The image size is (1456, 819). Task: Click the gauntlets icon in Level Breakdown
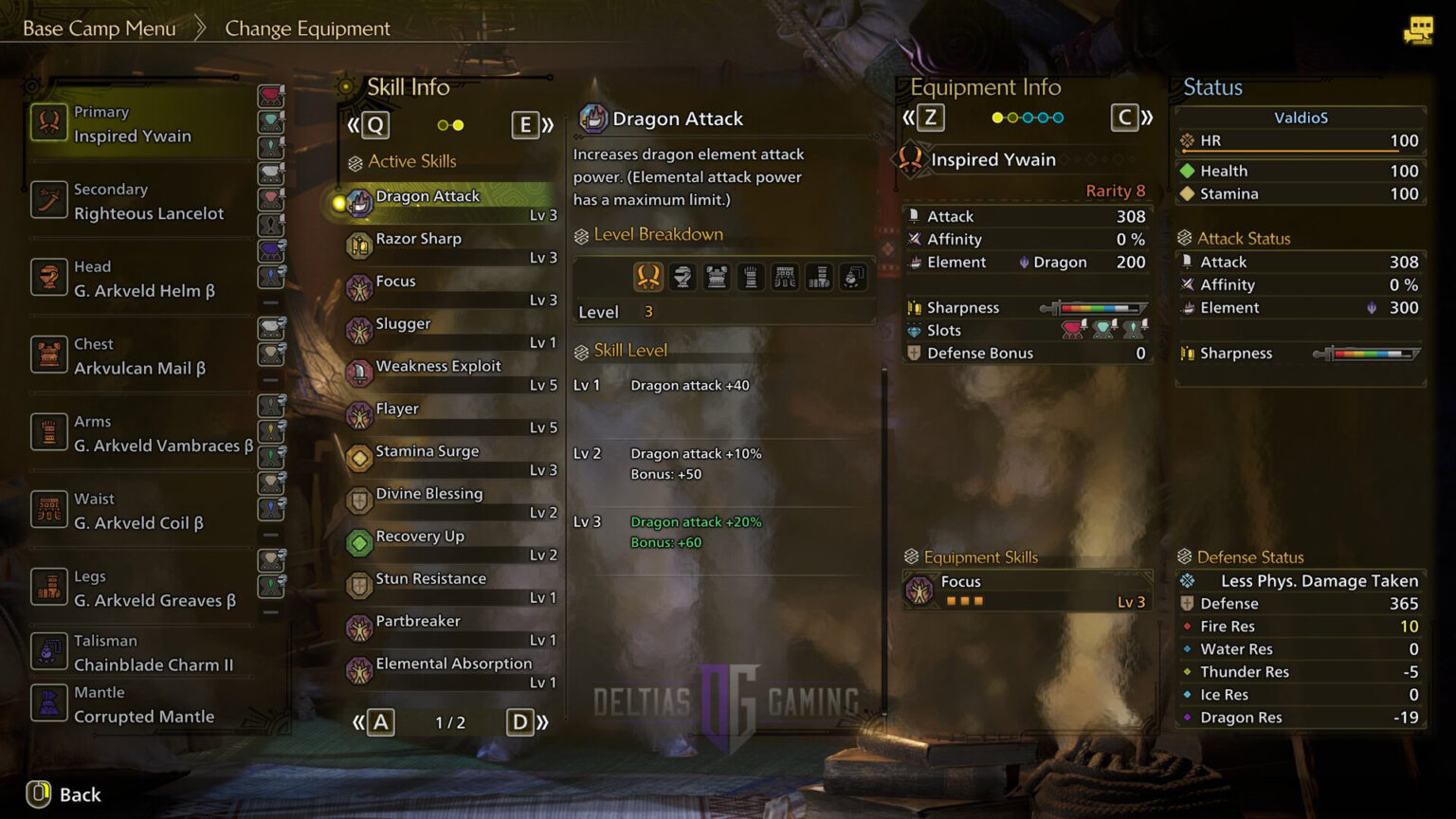click(751, 276)
